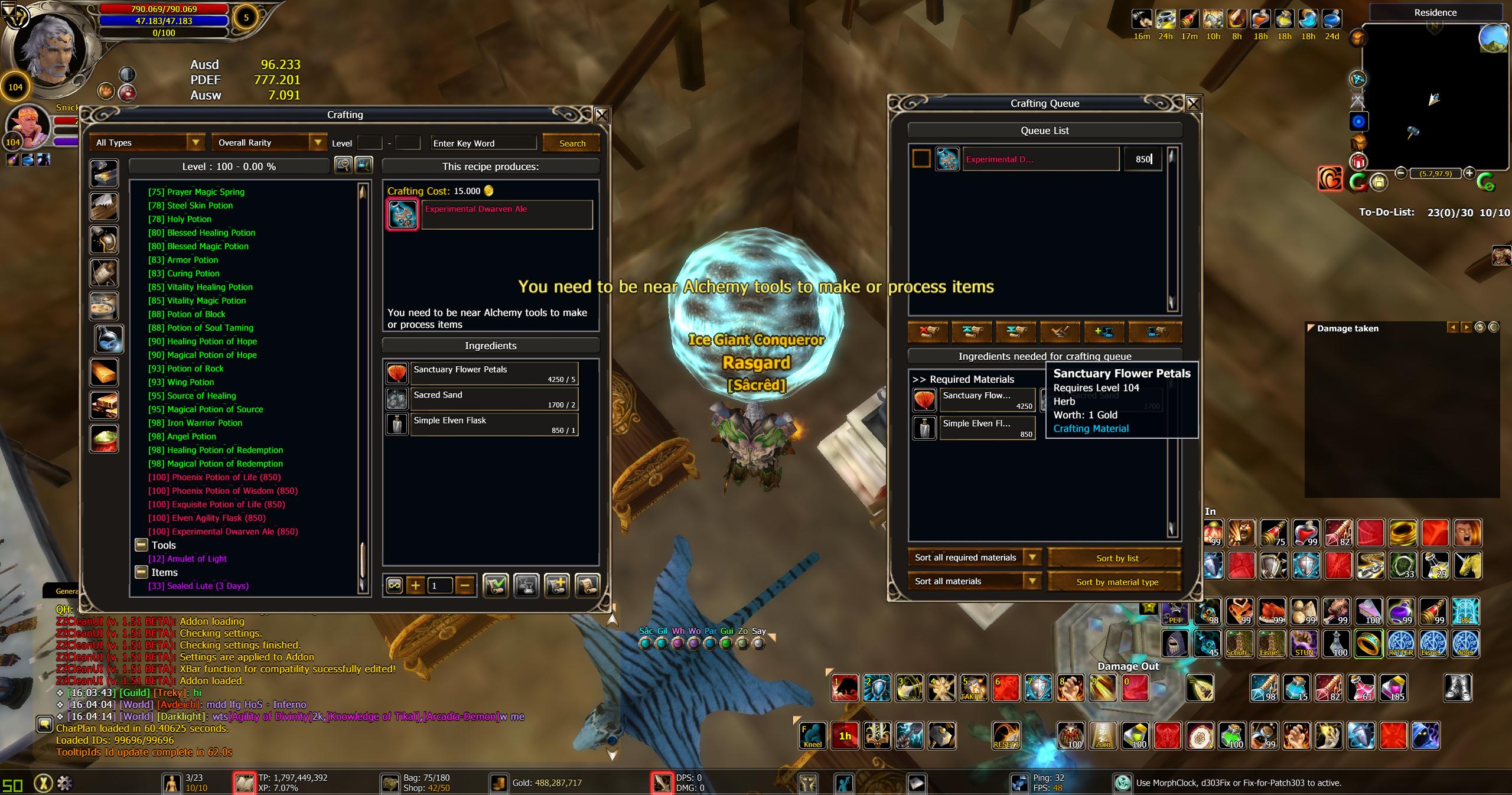Click the minimap zoom-in plus button
The image size is (1512, 795).
coord(1469,172)
